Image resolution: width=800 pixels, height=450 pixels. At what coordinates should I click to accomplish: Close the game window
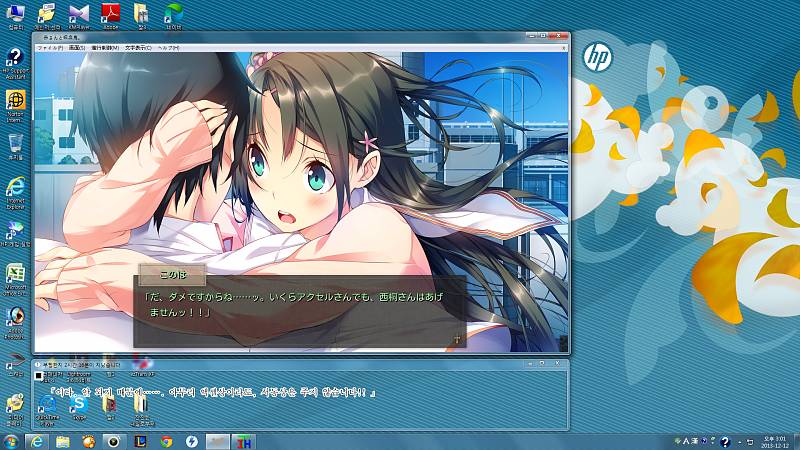(558, 36)
